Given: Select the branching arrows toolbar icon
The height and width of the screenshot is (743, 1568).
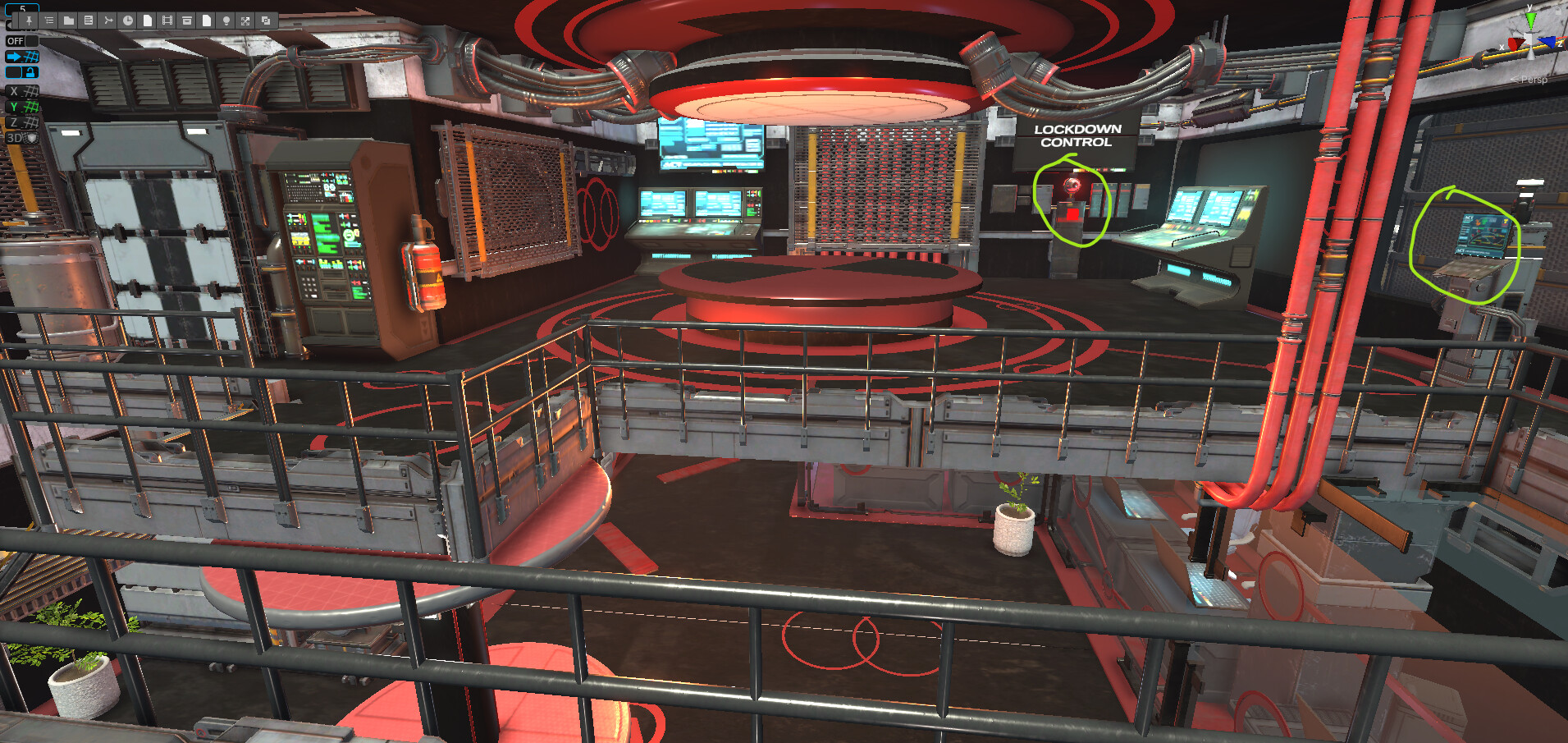Looking at the screenshot, I should click(x=108, y=21).
